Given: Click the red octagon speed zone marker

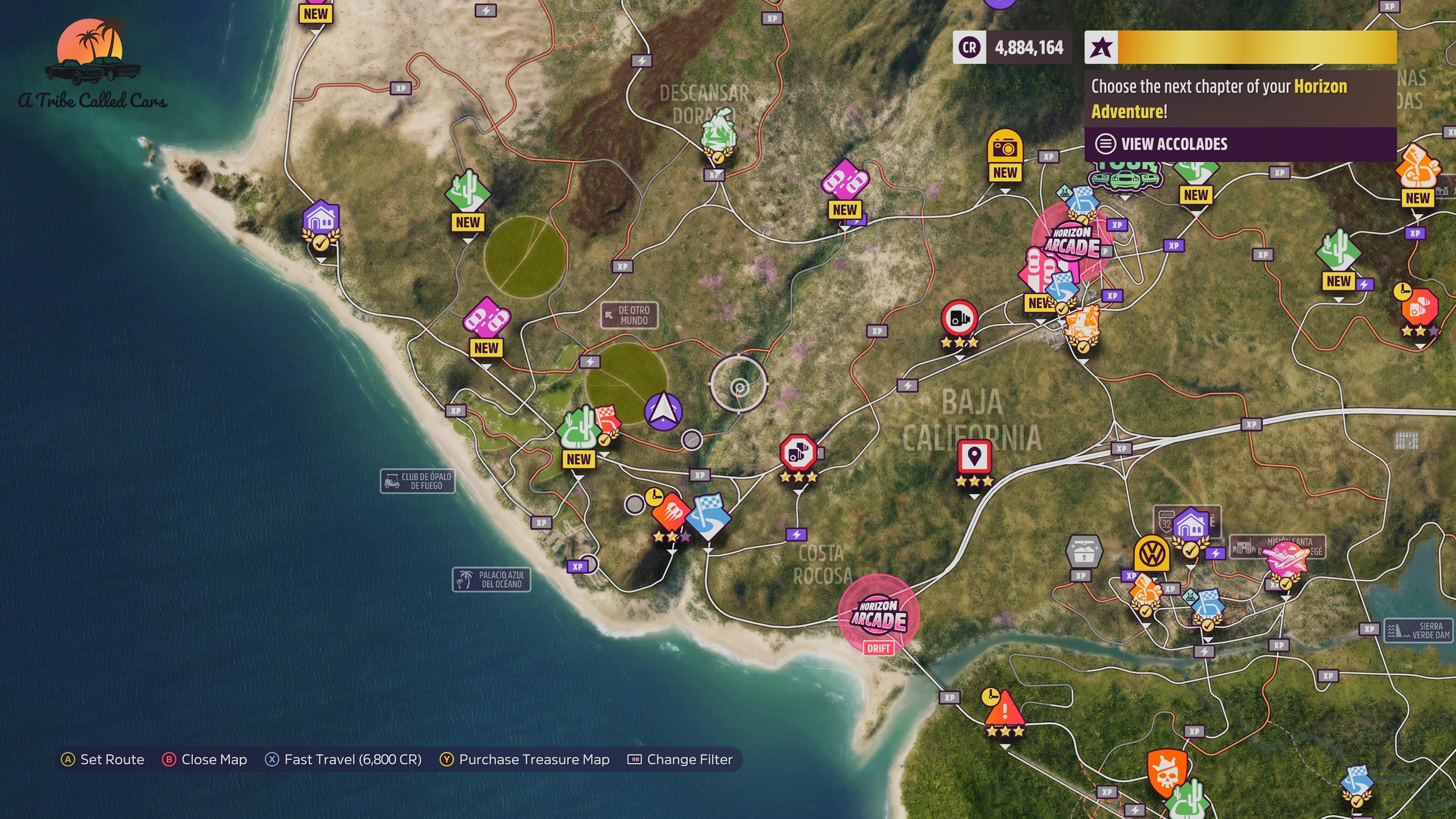Looking at the screenshot, I should click(x=798, y=452).
